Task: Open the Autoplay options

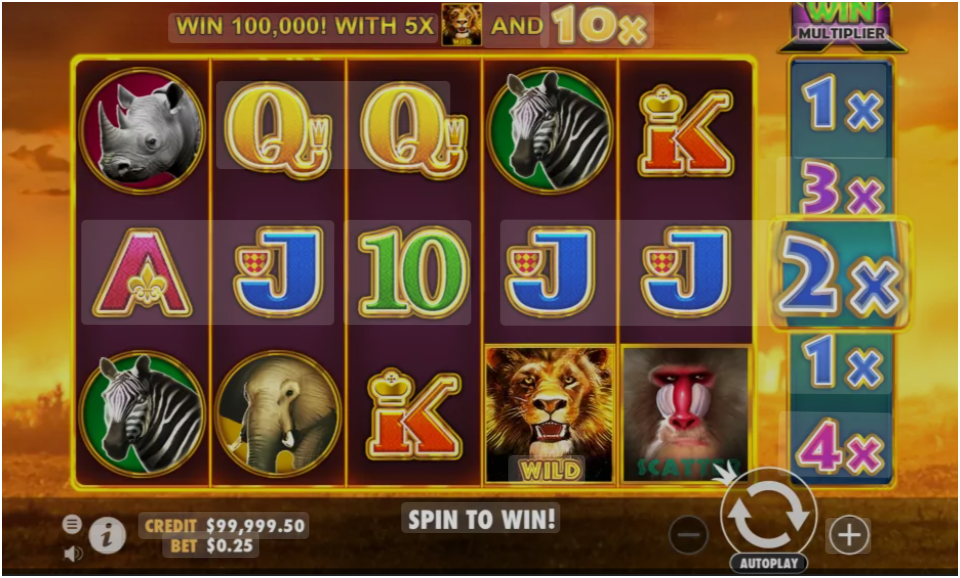Action: [x=768, y=563]
